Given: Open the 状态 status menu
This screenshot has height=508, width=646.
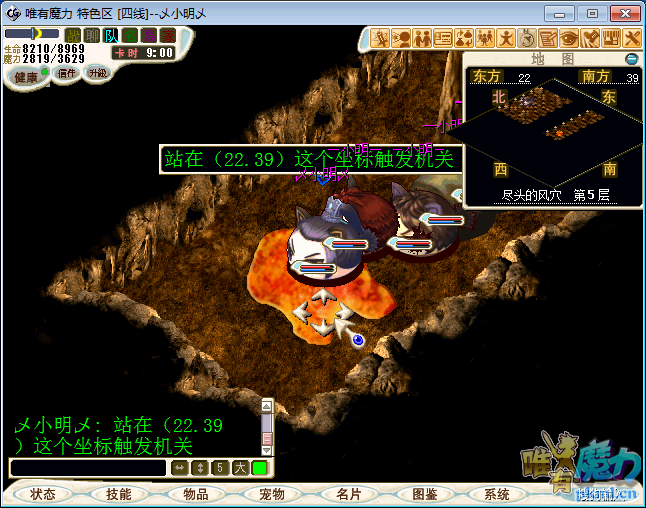Looking at the screenshot, I should pos(42,494).
